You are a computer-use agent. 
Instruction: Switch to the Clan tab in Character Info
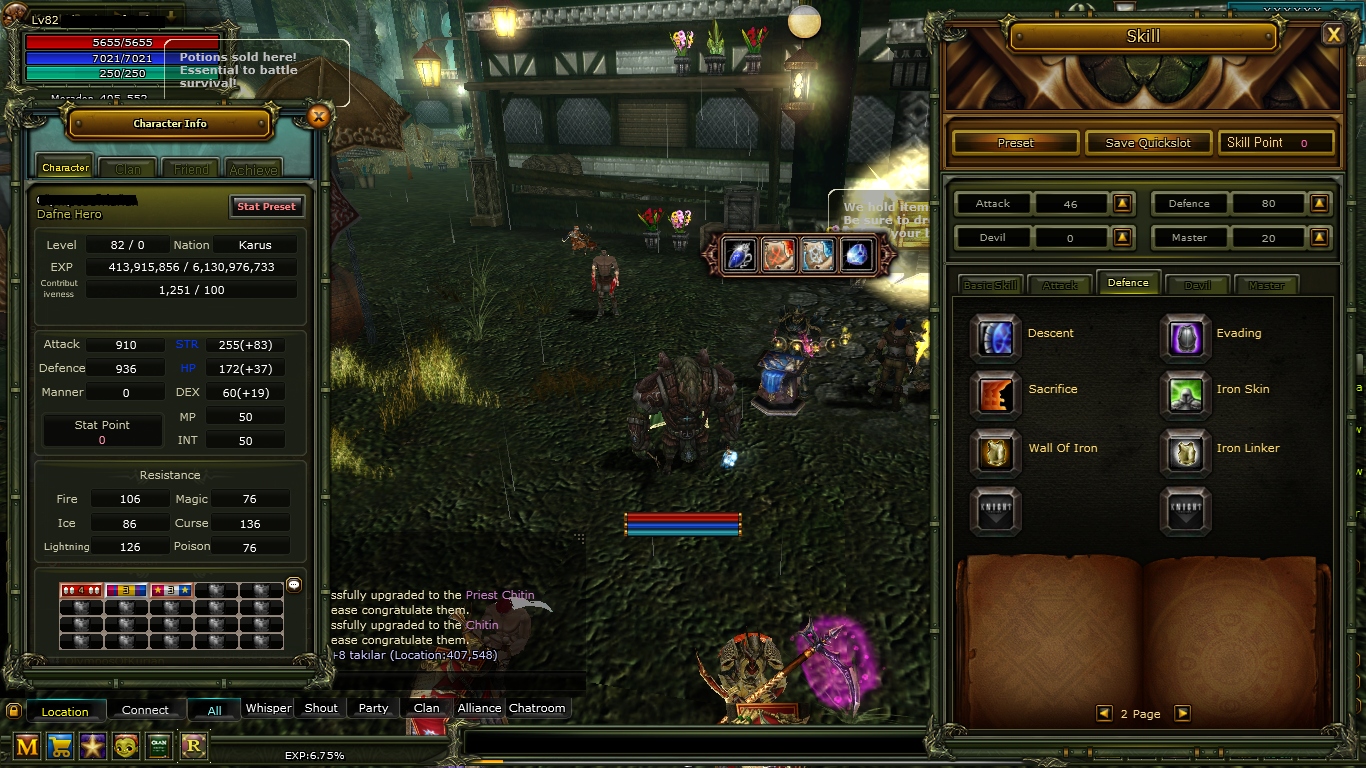pos(128,169)
